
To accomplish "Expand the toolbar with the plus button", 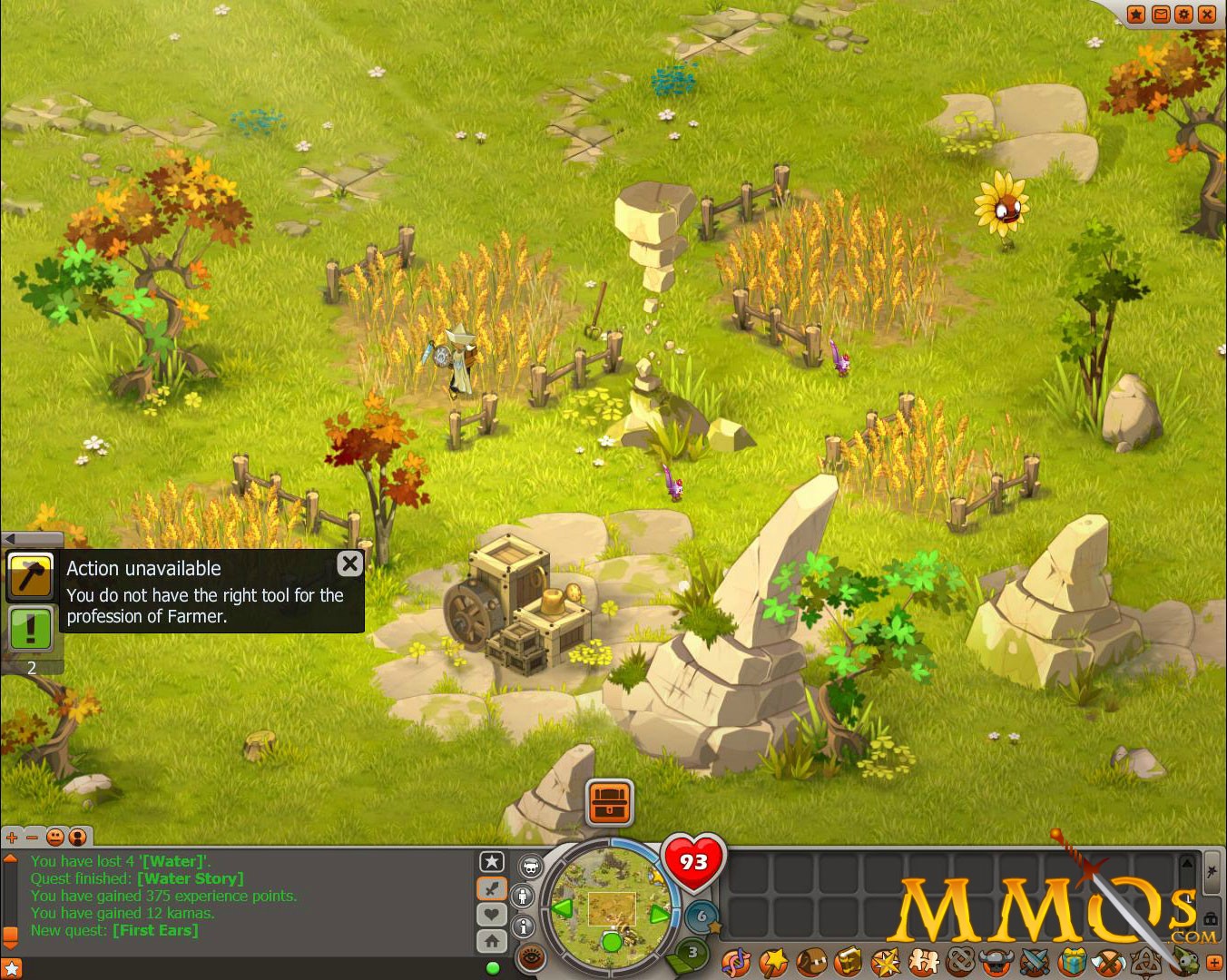I will 1216,961.
